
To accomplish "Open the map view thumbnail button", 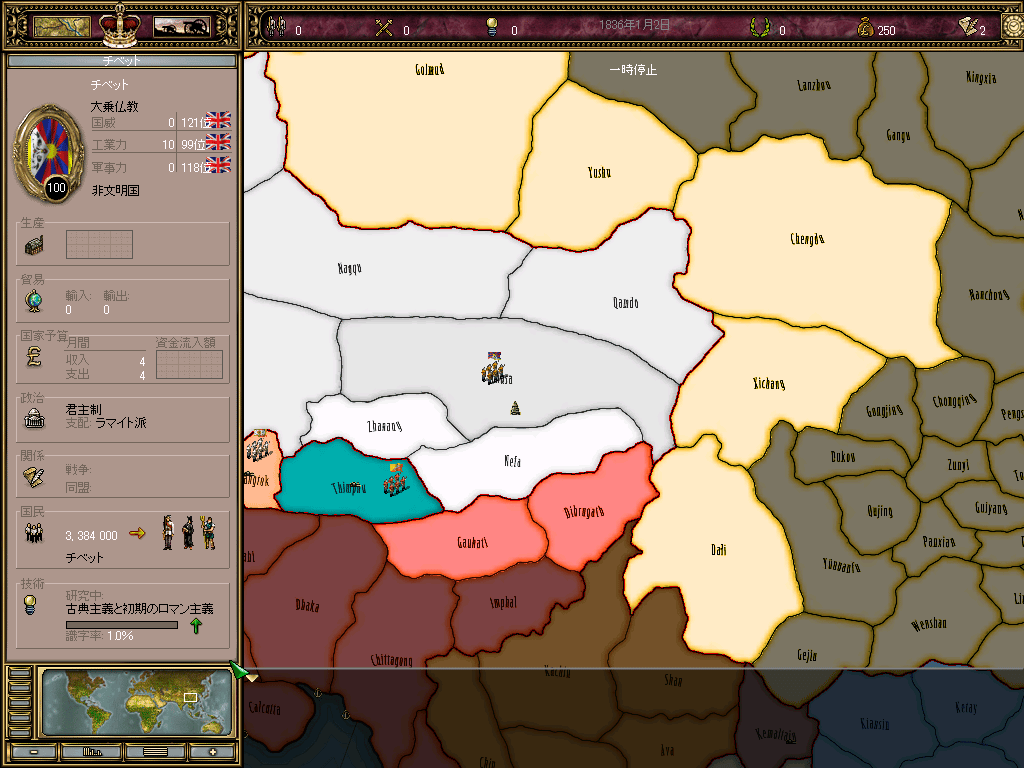I will 62,27.
